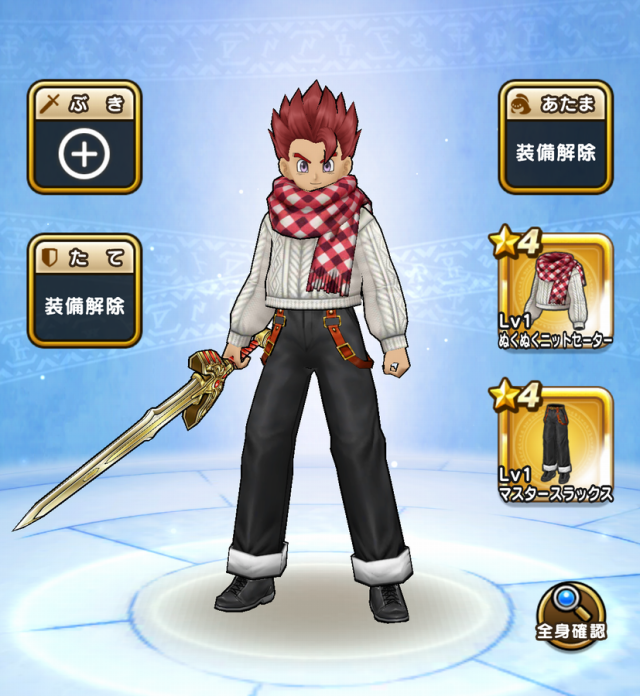640x696 pixels.
Task: Select the ぬくぬくニットセーター sweater slot
Action: tap(556, 292)
